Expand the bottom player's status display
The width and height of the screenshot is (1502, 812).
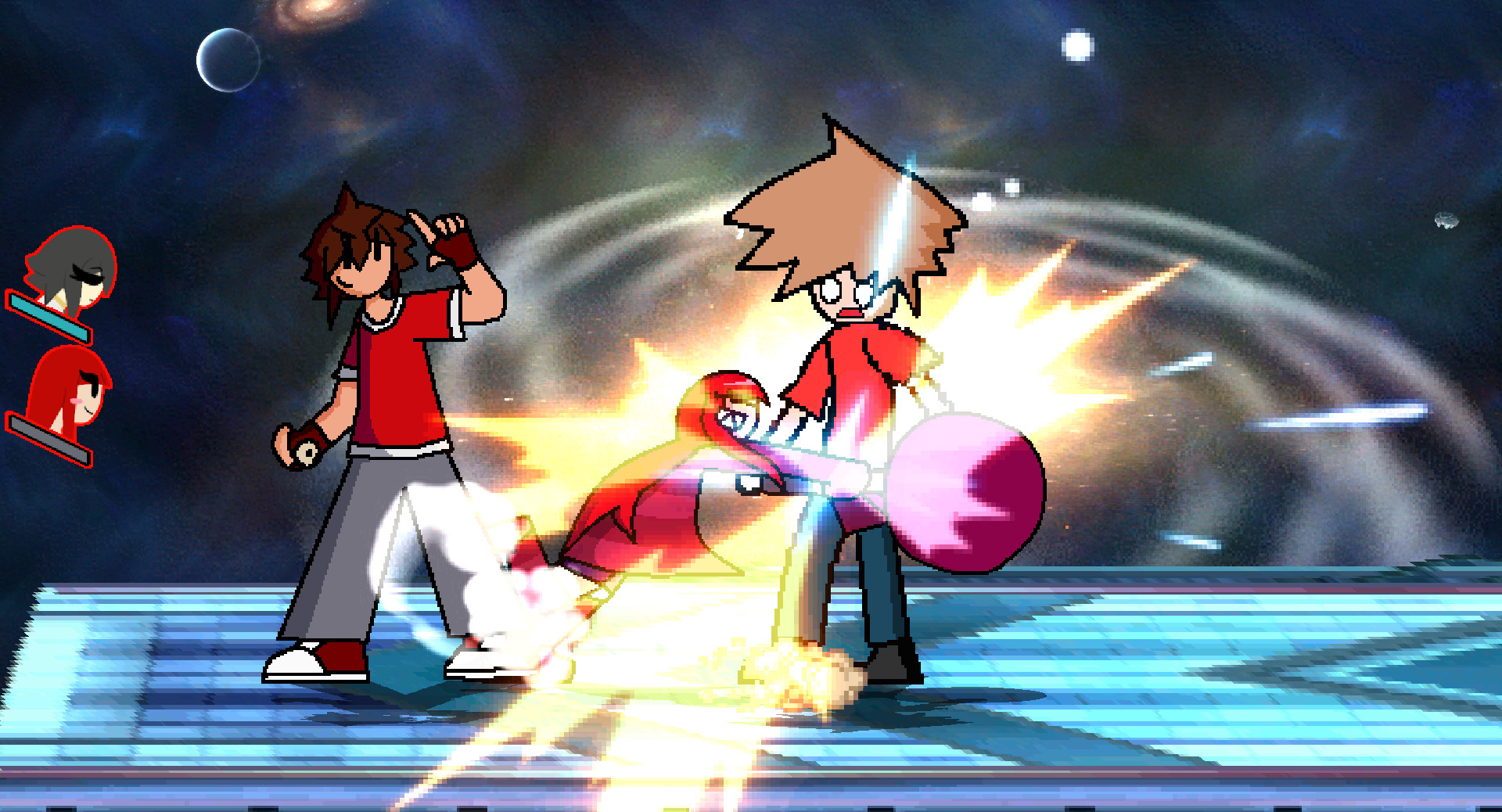pyautogui.click(x=47, y=442)
